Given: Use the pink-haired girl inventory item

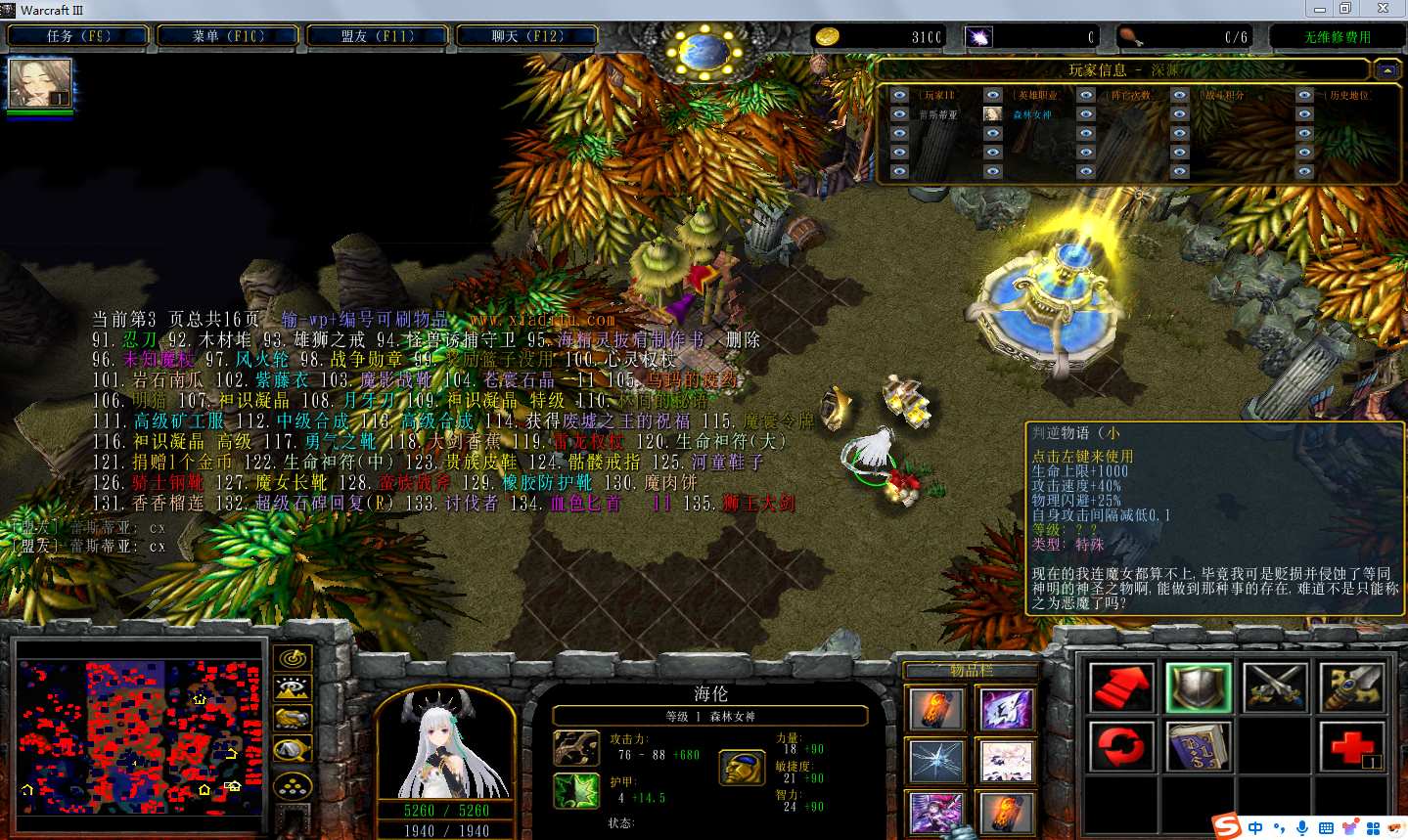Looking at the screenshot, I should pyautogui.click(x=1006, y=762).
